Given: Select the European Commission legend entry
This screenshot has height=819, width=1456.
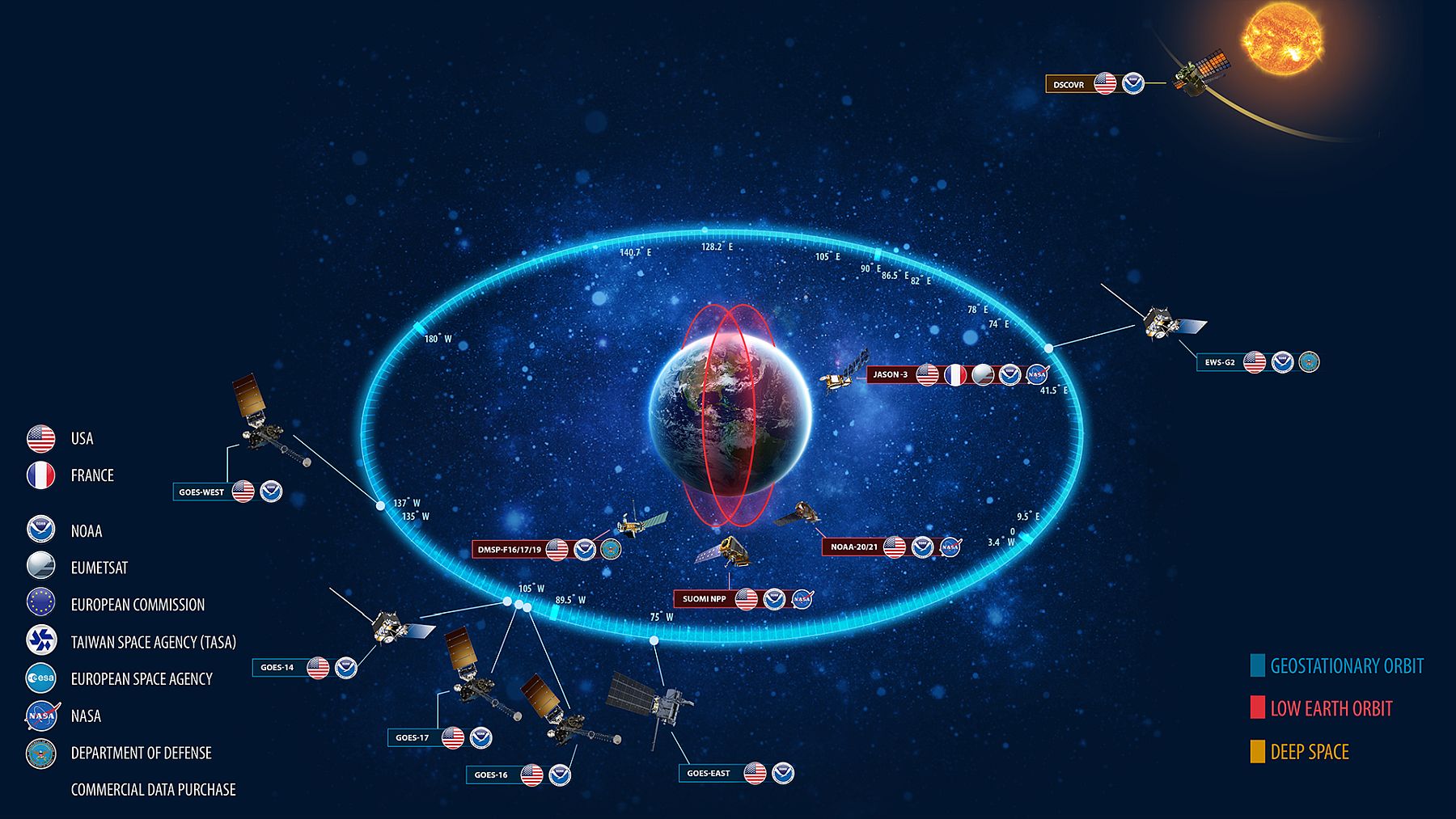Looking at the screenshot, I should point(138,605).
